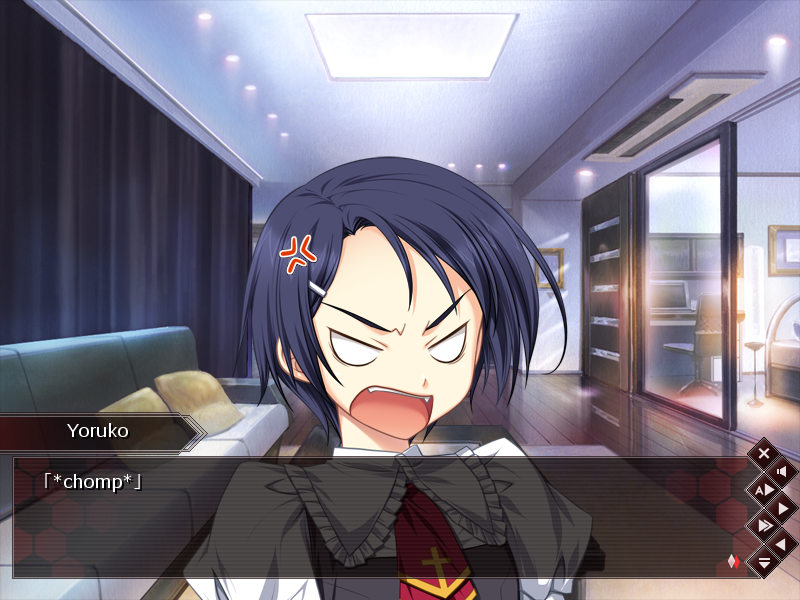Viewport: 800px width, 600px height.
Task: Turn on auto-play mode (A with arrow)
Action: click(x=764, y=489)
